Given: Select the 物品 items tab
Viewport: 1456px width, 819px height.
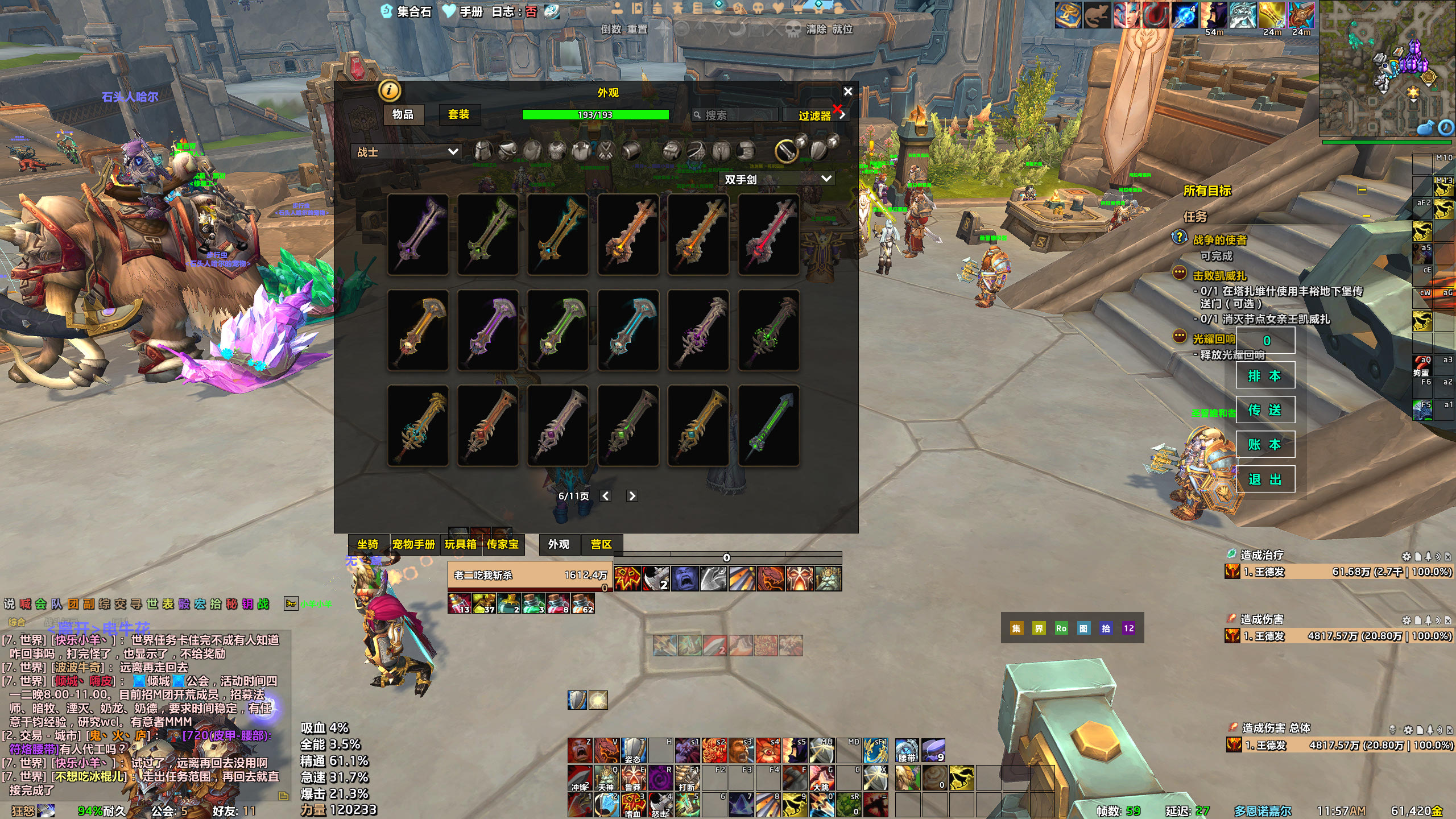Looking at the screenshot, I should 403,114.
